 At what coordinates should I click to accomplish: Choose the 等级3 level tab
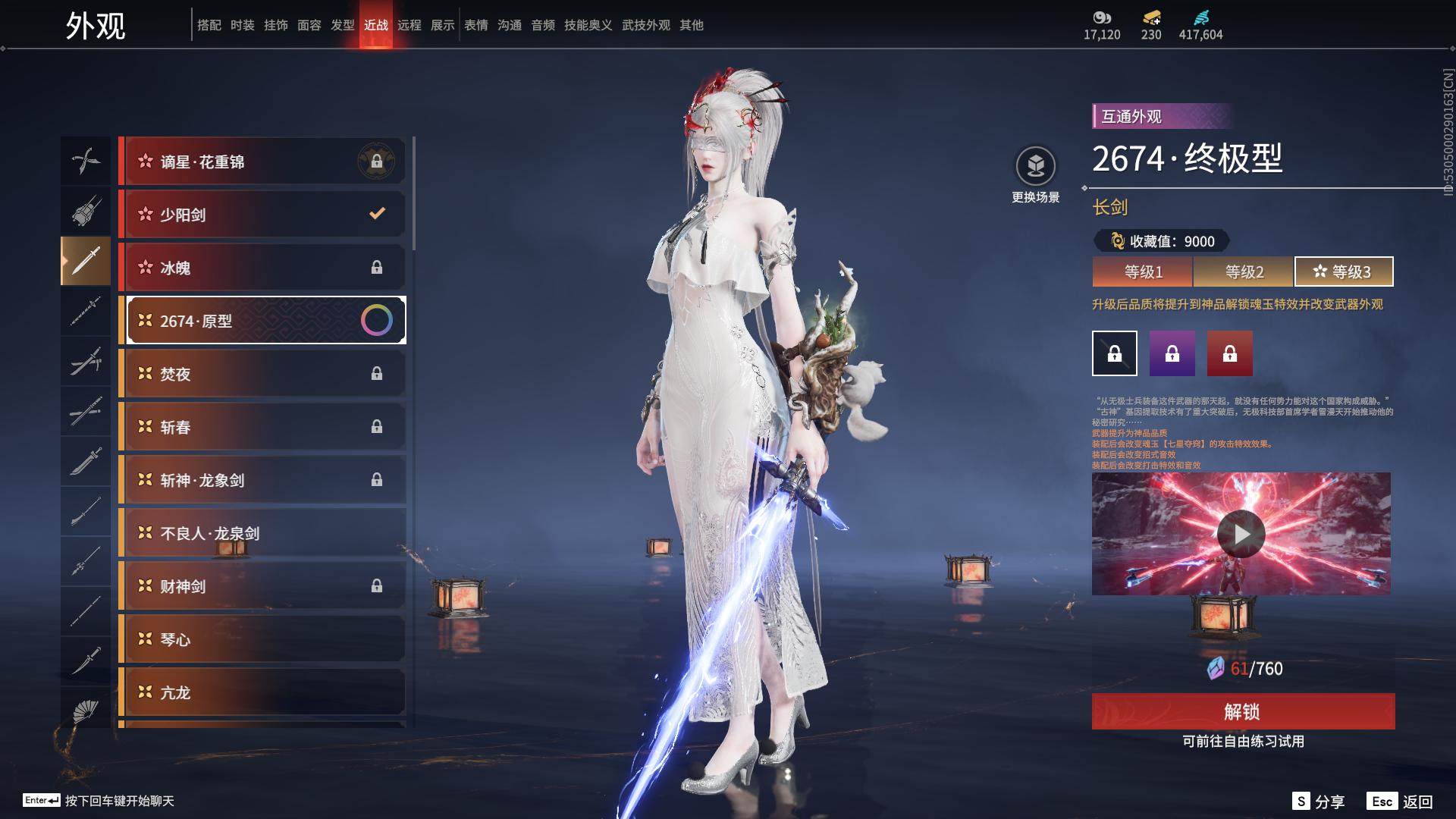click(x=1343, y=271)
